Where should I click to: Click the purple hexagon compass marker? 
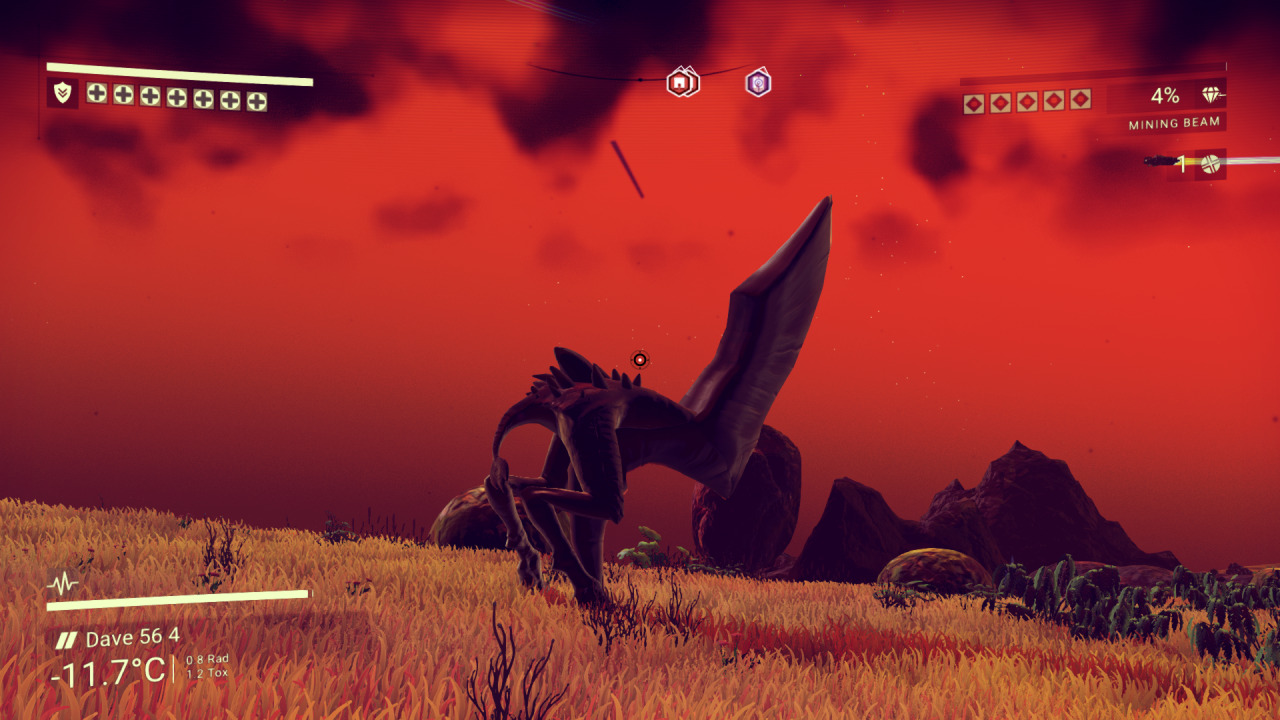(758, 82)
